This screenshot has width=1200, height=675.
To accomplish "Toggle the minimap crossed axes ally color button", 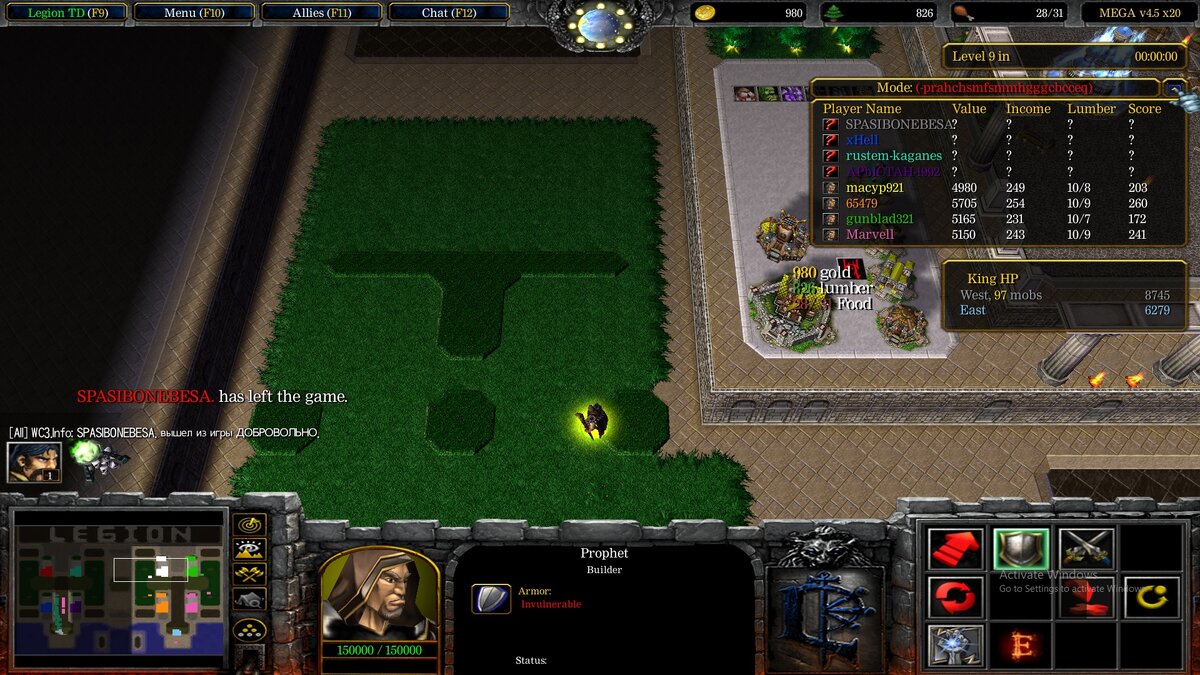I will click(x=249, y=574).
